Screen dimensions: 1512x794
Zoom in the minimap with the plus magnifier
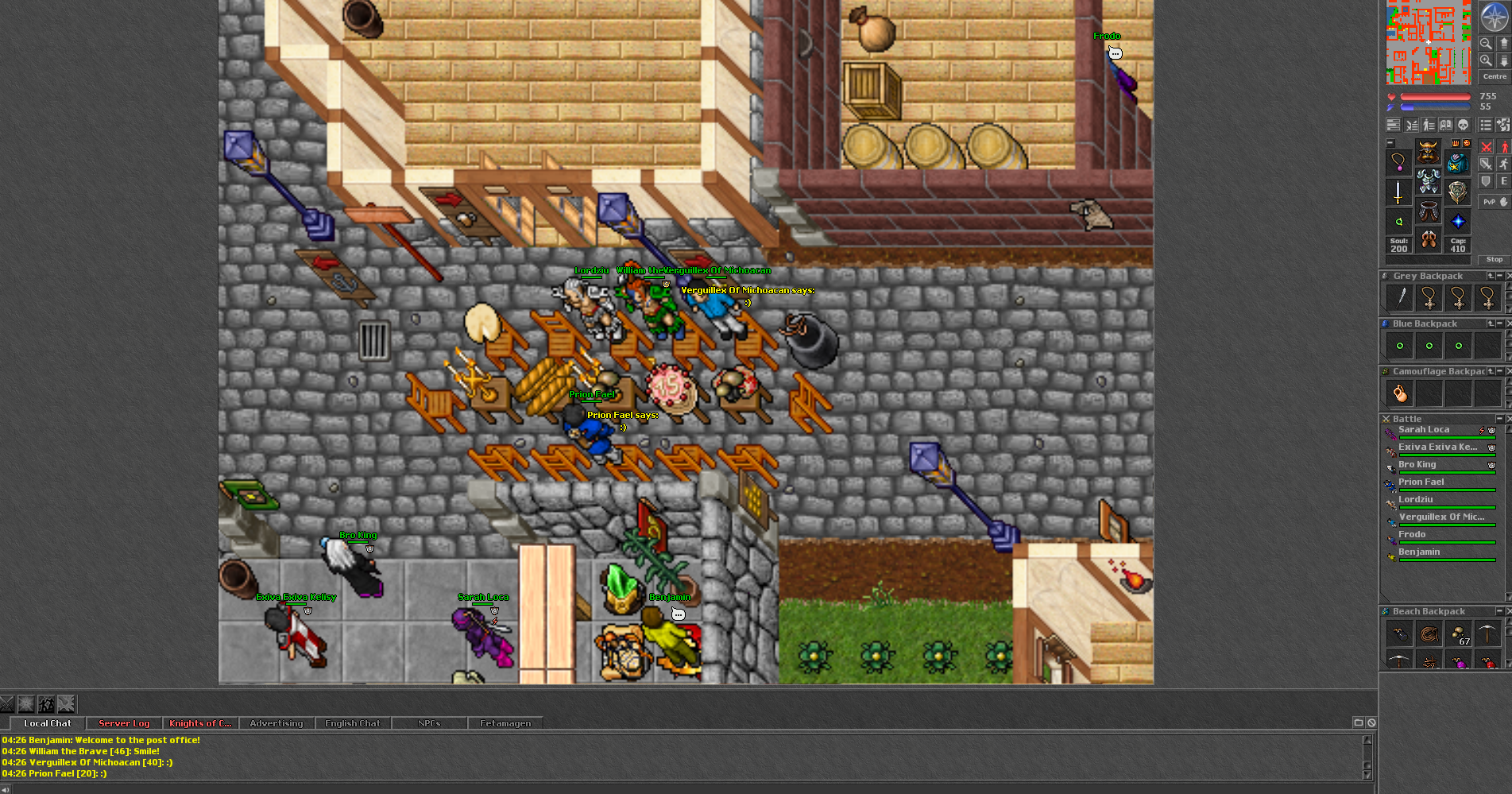pyautogui.click(x=1486, y=60)
